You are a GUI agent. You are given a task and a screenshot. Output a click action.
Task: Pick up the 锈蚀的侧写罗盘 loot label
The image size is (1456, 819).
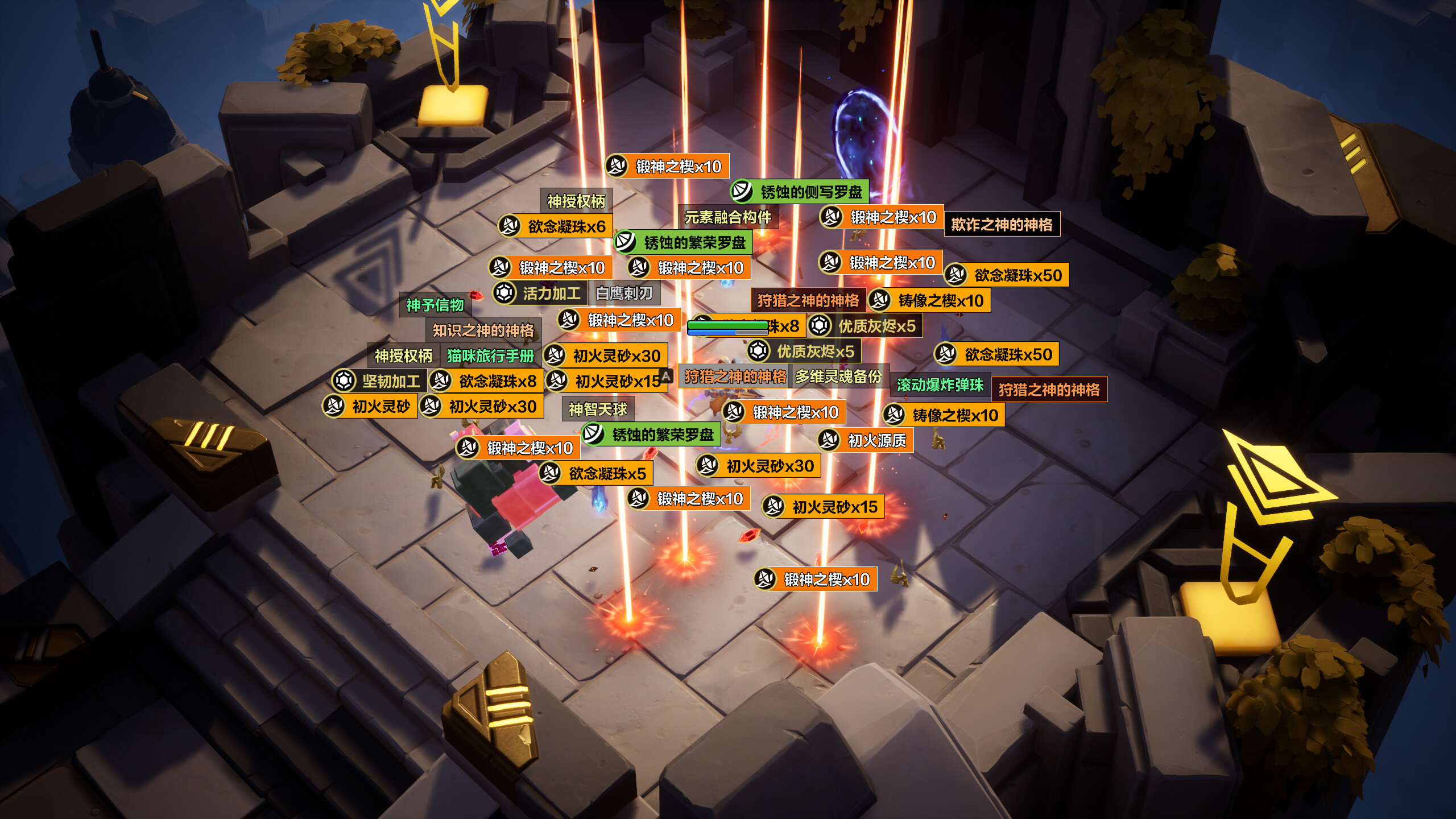[810, 192]
